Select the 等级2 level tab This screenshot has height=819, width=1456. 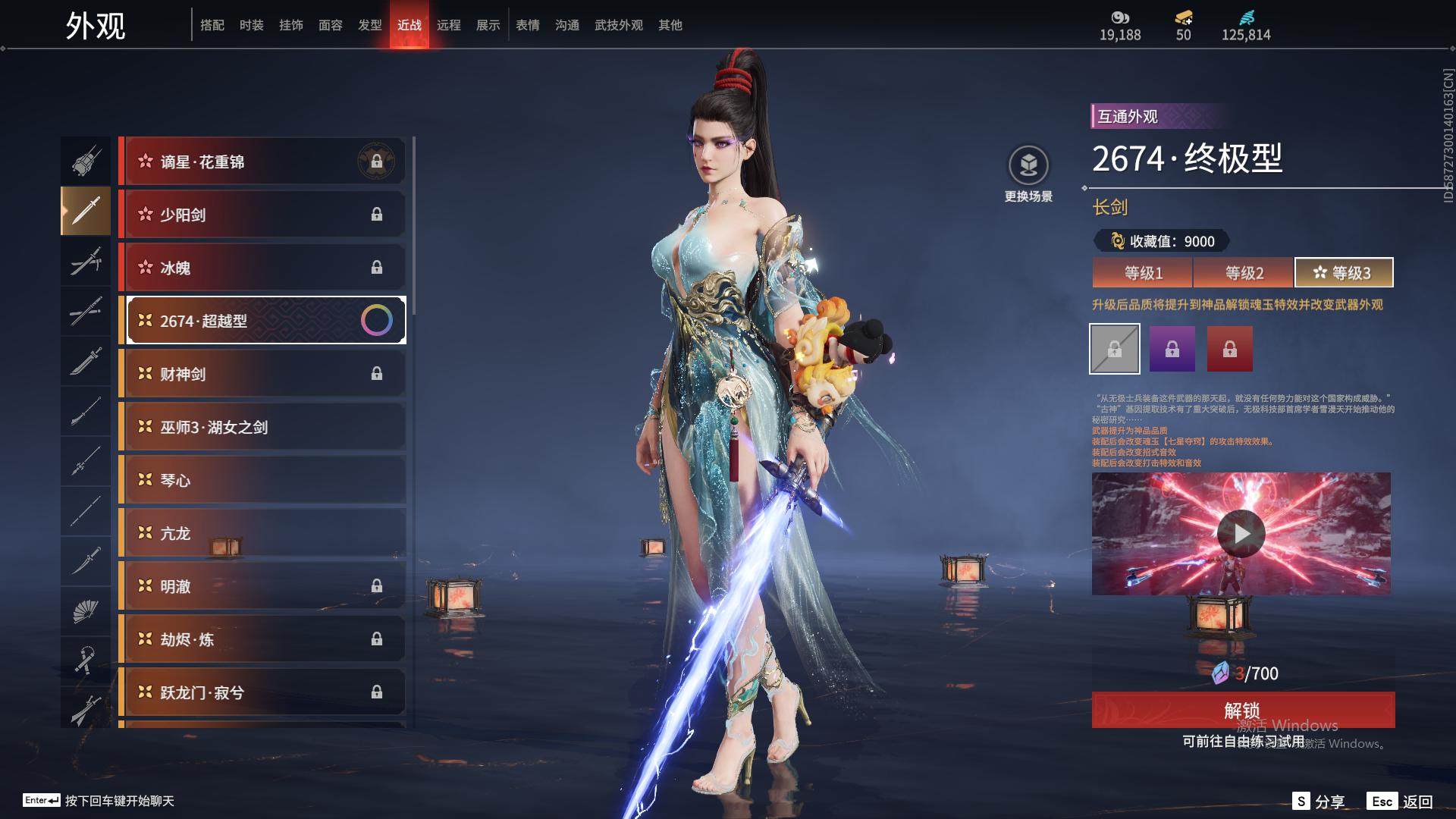pos(1244,273)
